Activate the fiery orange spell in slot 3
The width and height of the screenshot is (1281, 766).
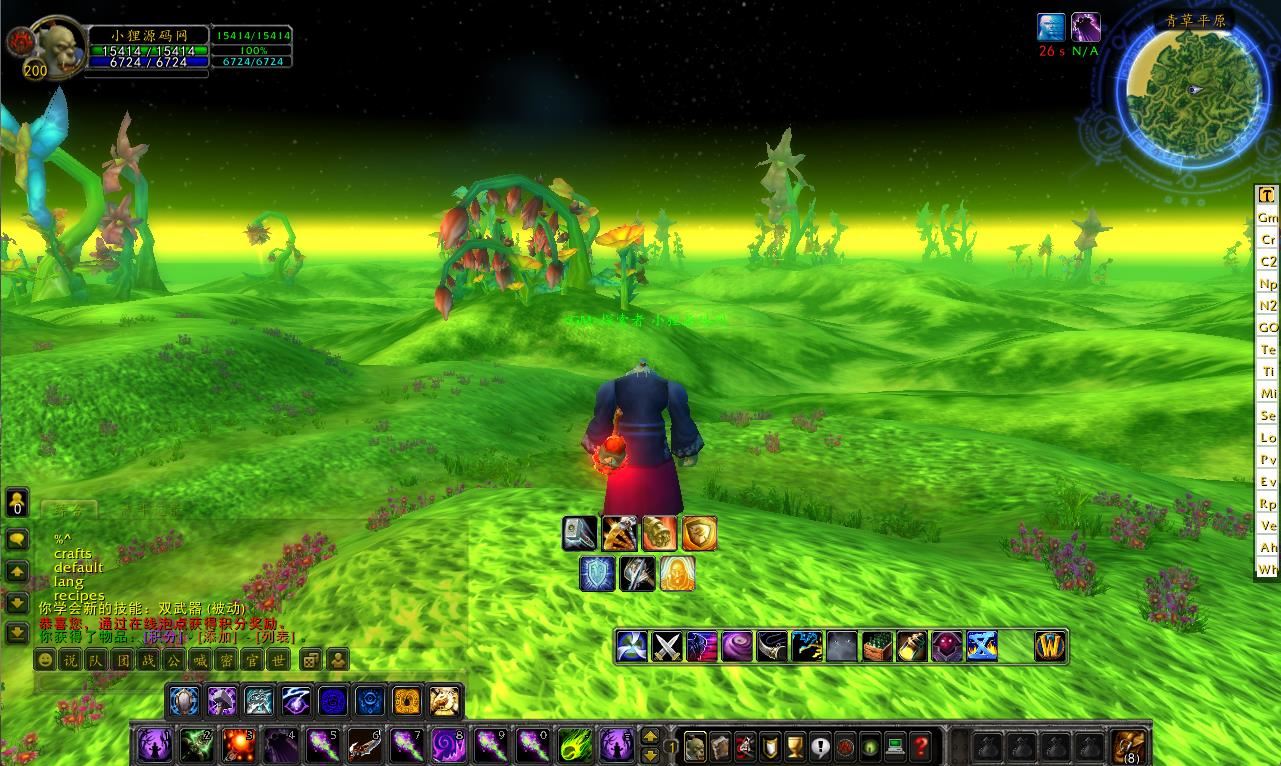pos(238,746)
